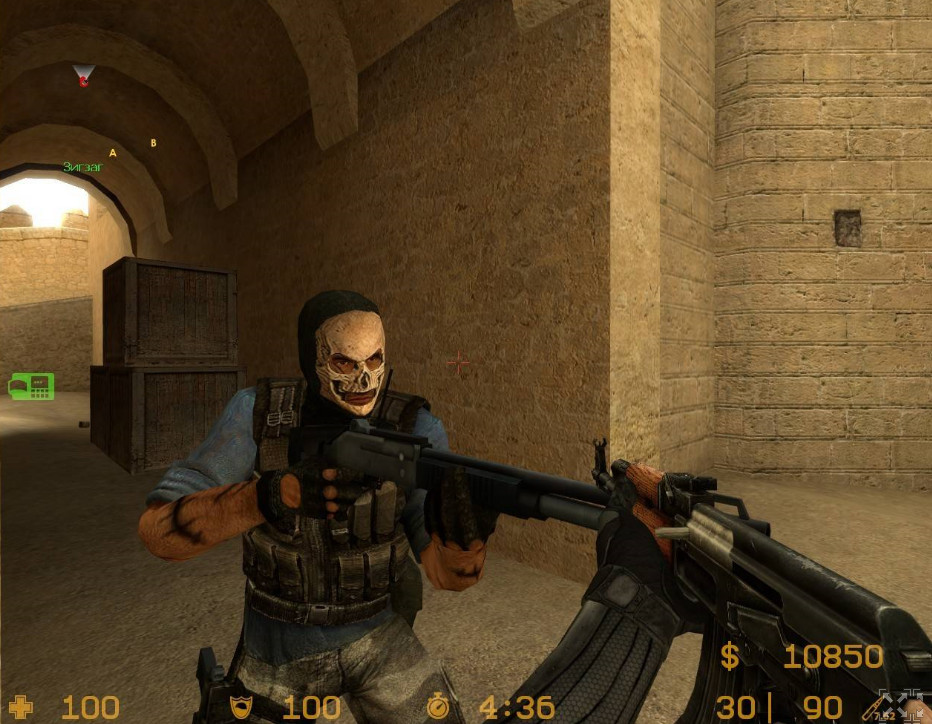Select bomb site A marker on radar

[113, 153]
